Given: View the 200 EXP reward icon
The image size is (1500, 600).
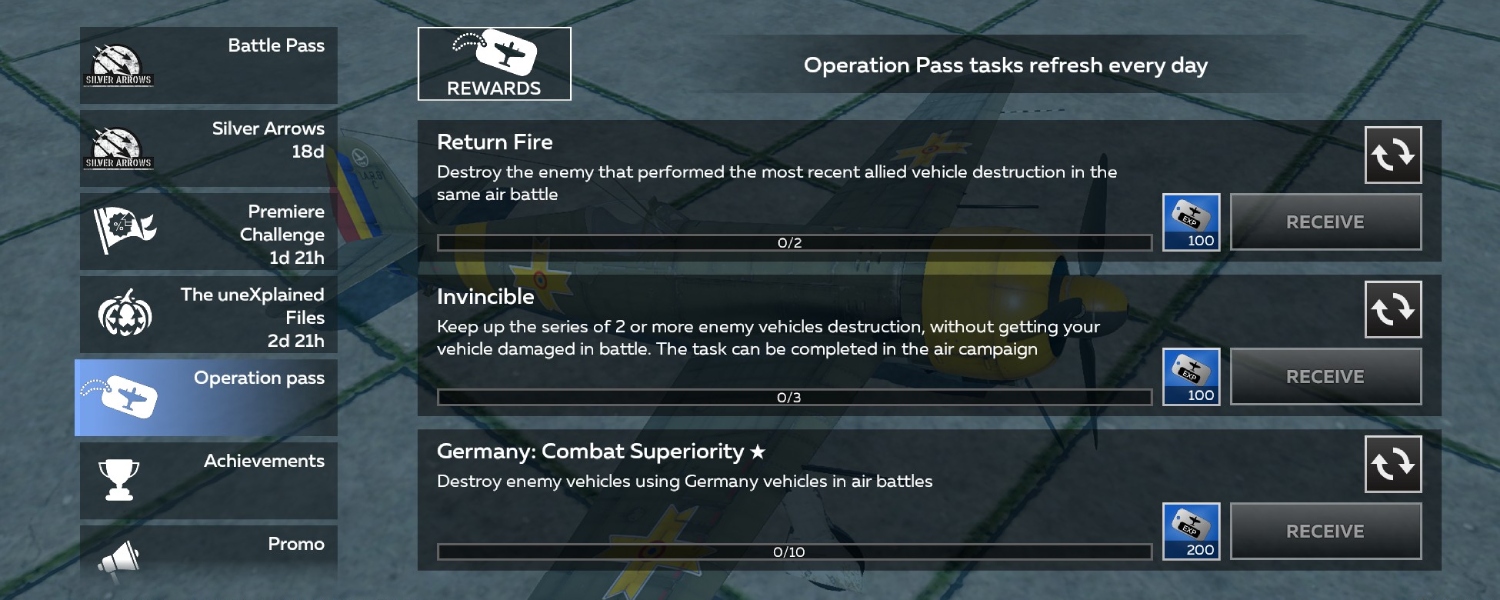Looking at the screenshot, I should click(1191, 531).
